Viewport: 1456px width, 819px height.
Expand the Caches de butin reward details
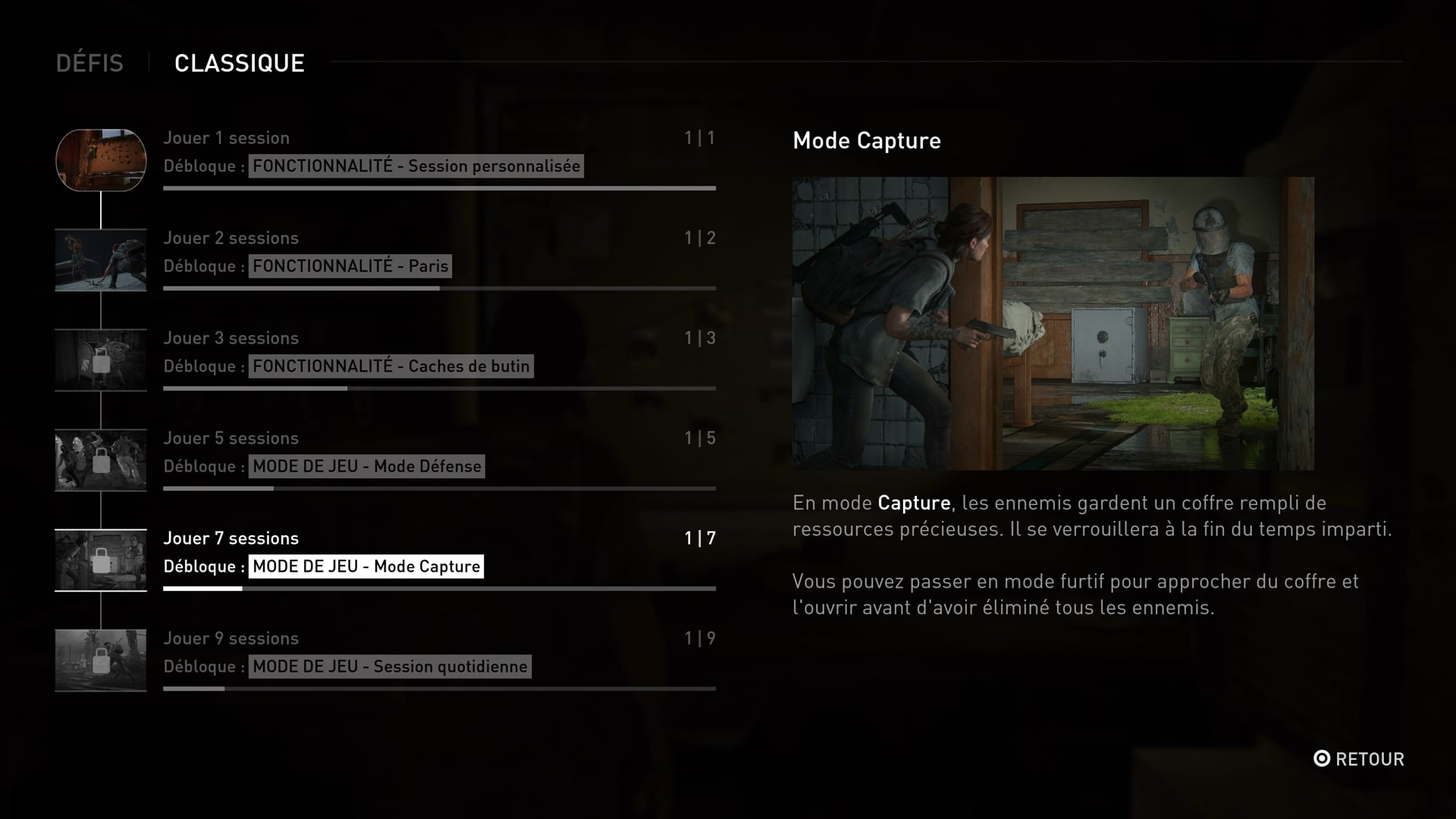point(391,366)
